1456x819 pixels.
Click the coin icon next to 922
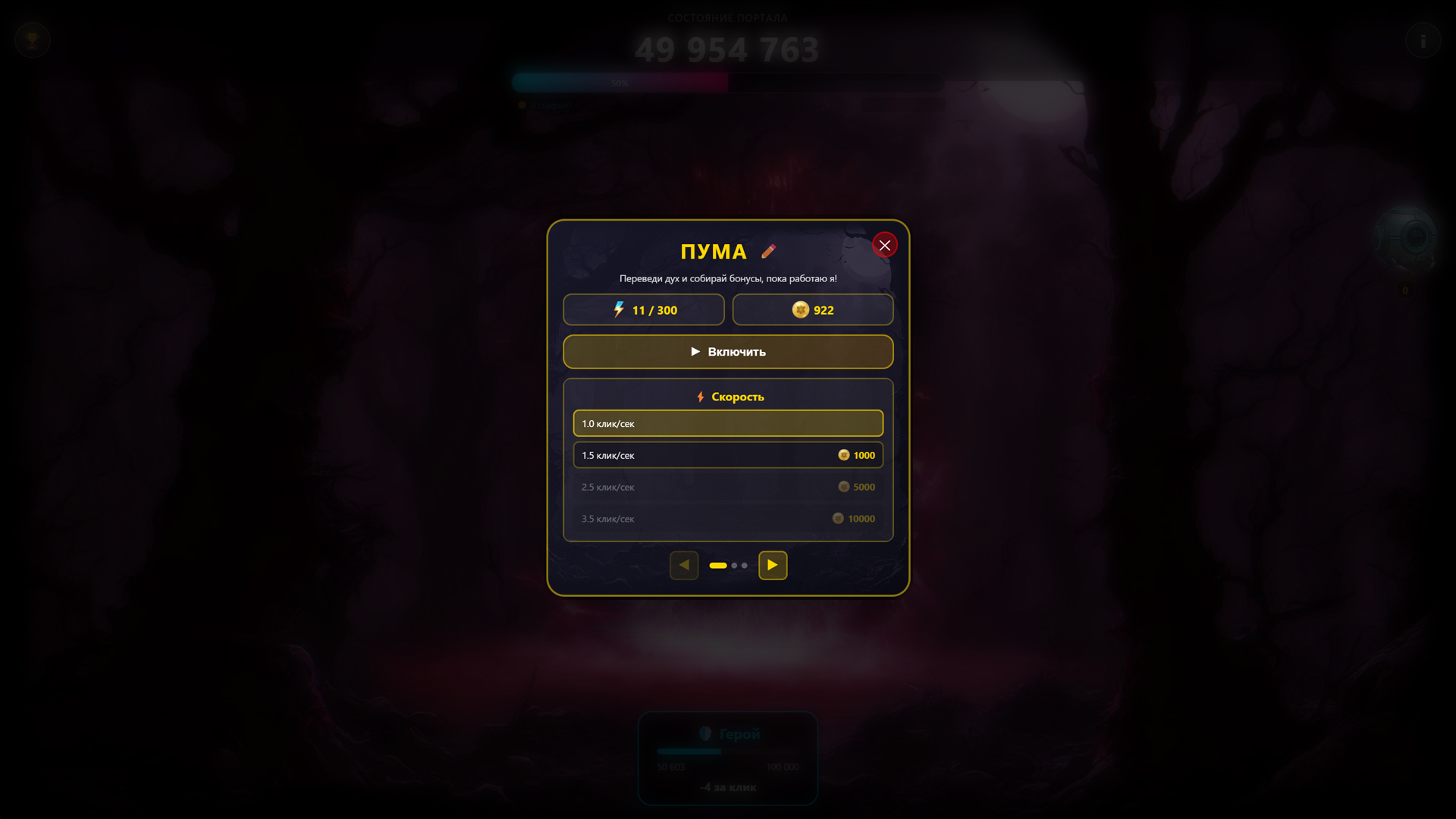[802, 309]
